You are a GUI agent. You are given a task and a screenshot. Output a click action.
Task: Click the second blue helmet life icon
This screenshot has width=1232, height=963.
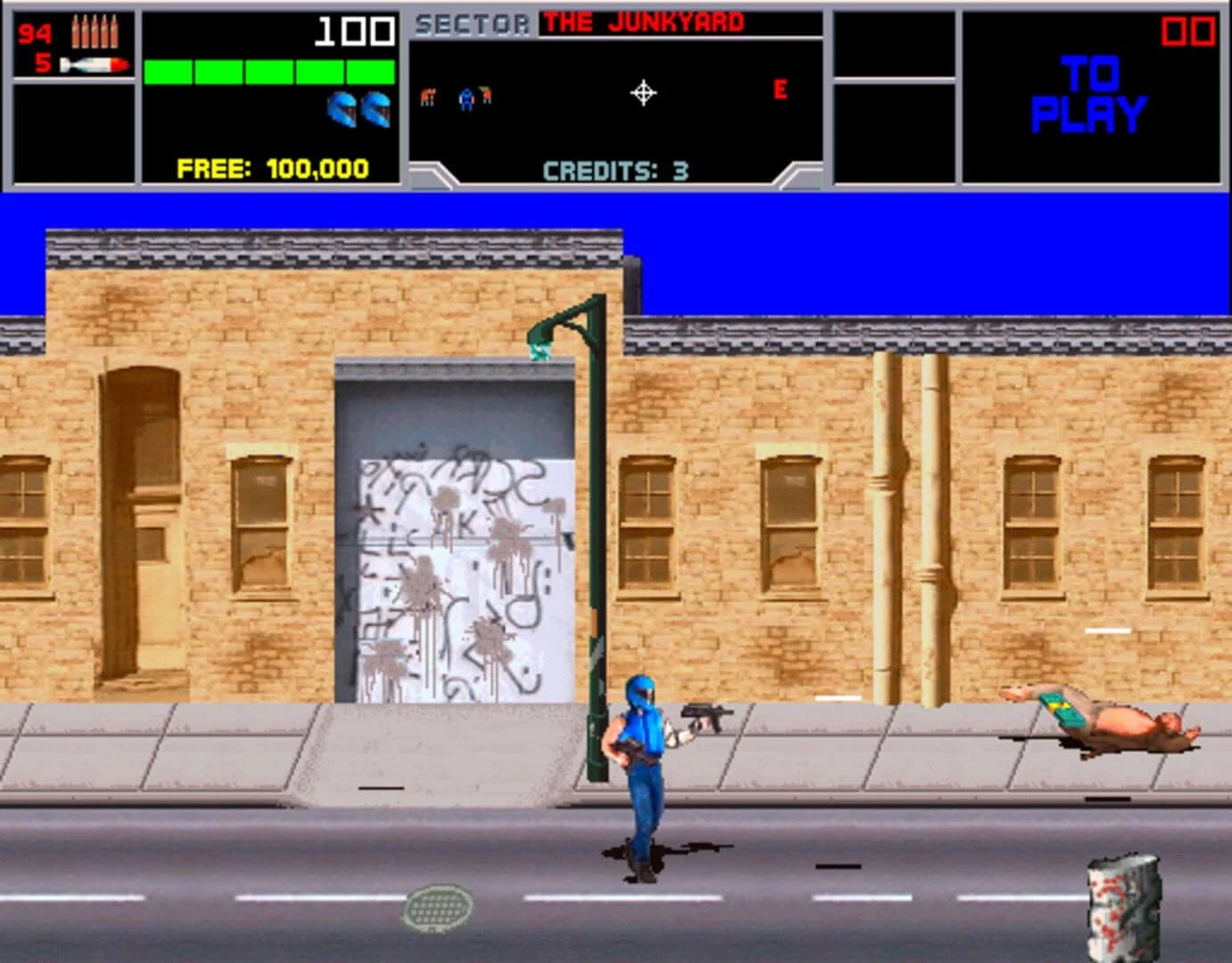click(x=378, y=111)
